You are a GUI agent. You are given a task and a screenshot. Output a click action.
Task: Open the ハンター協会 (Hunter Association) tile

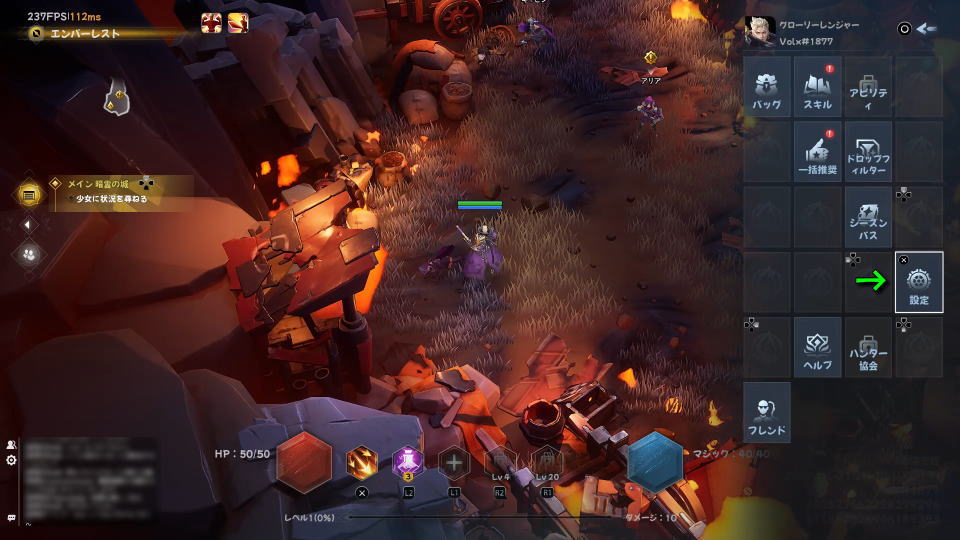click(x=868, y=347)
